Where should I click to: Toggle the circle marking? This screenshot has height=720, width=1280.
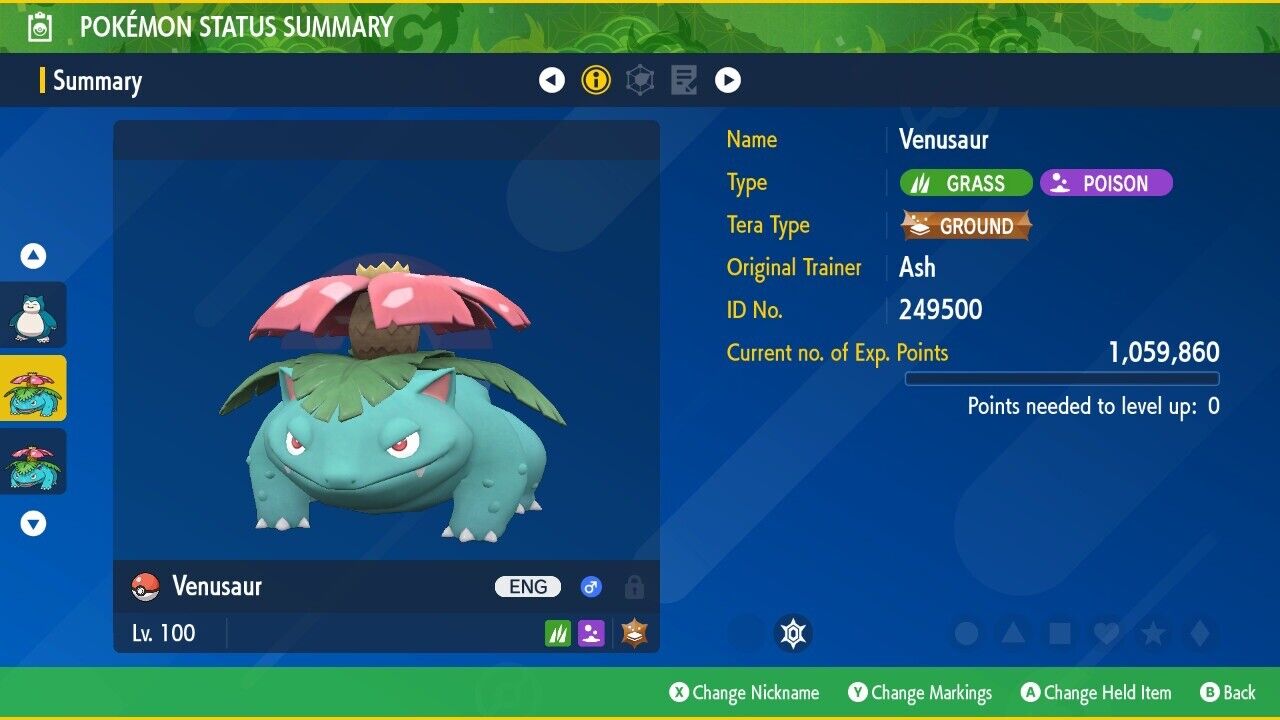[x=966, y=634]
